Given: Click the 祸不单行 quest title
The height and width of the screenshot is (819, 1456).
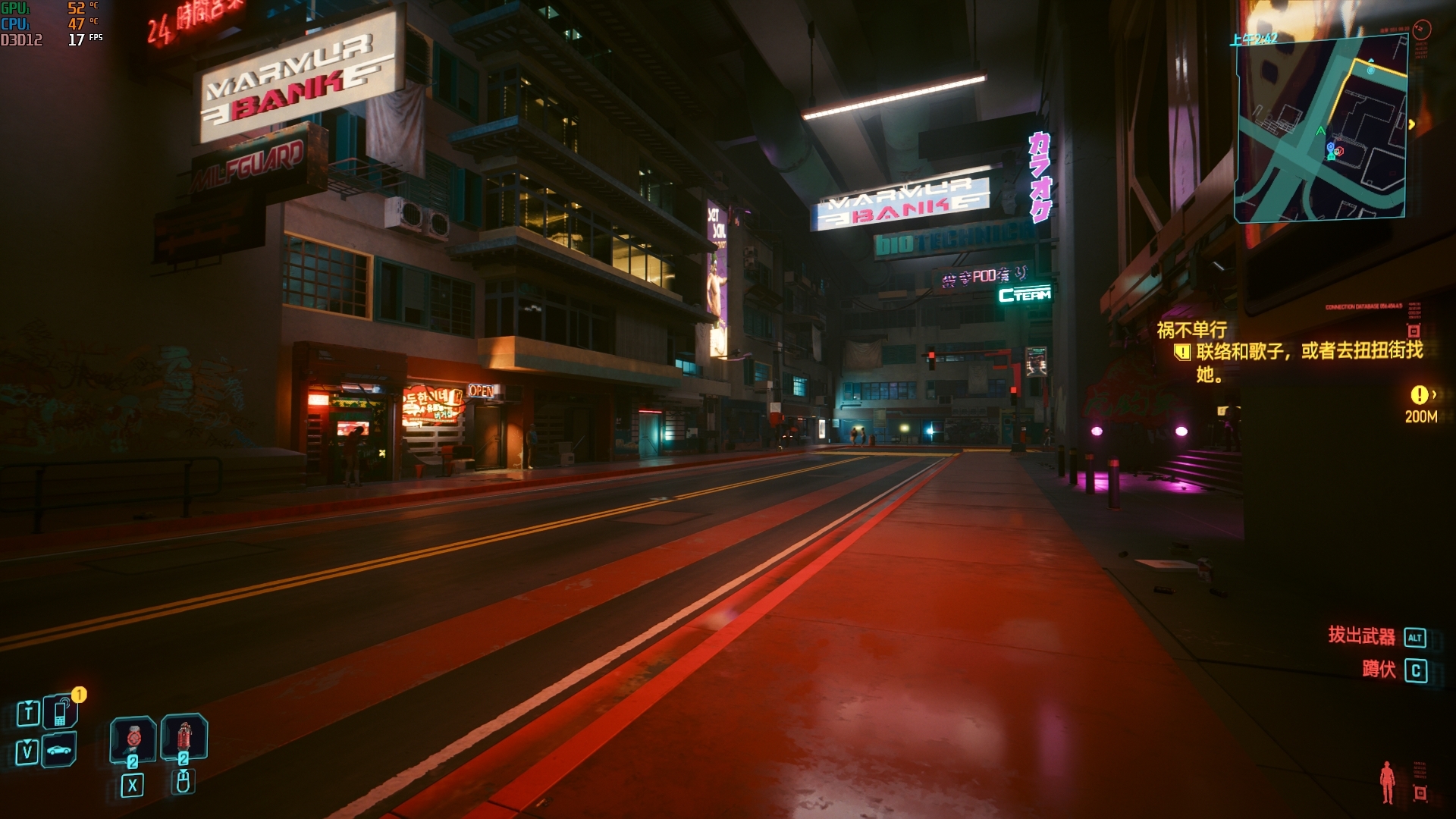Looking at the screenshot, I should pos(1191,330).
